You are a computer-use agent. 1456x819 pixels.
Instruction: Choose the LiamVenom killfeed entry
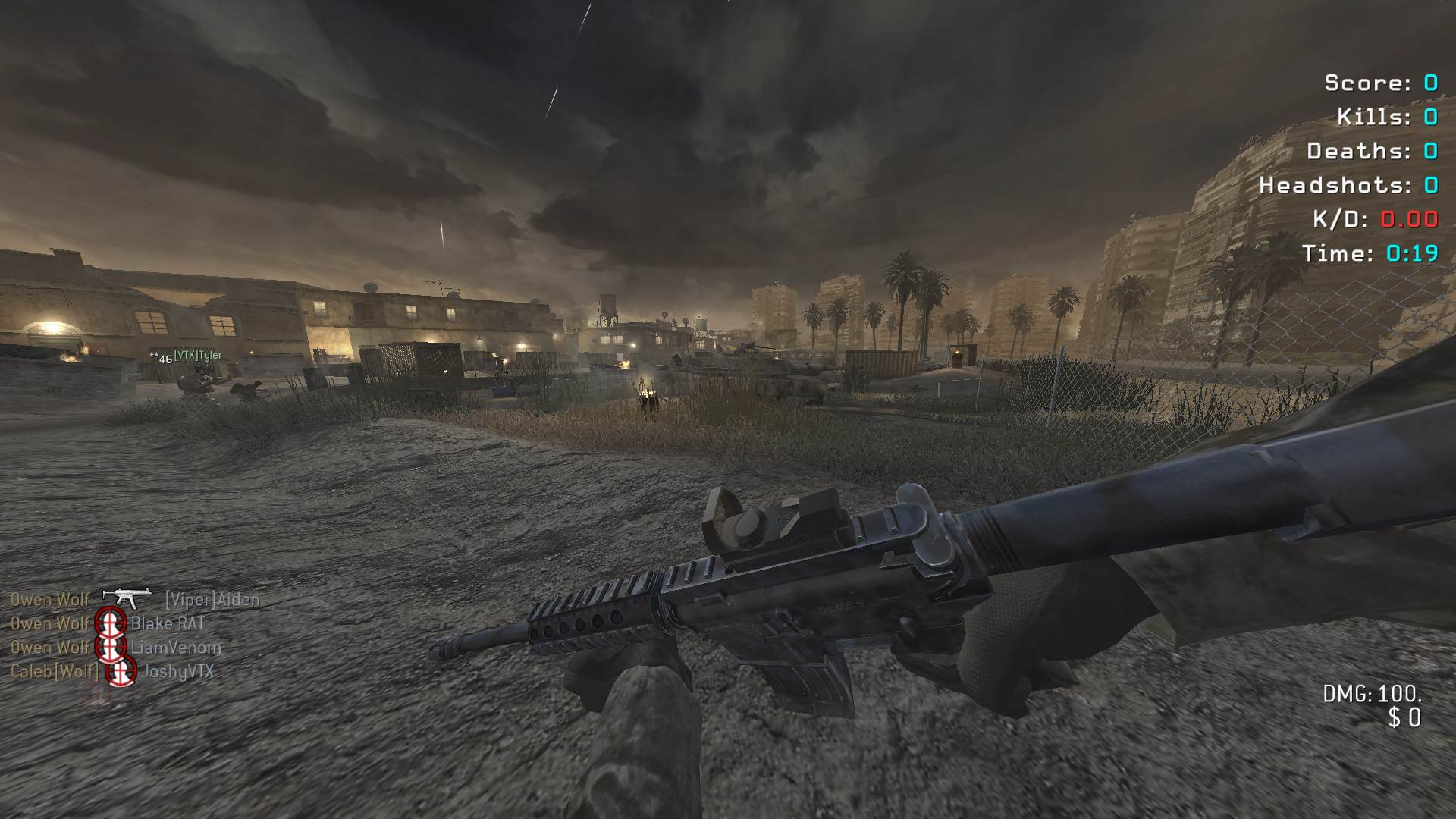(x=176, y=648)
